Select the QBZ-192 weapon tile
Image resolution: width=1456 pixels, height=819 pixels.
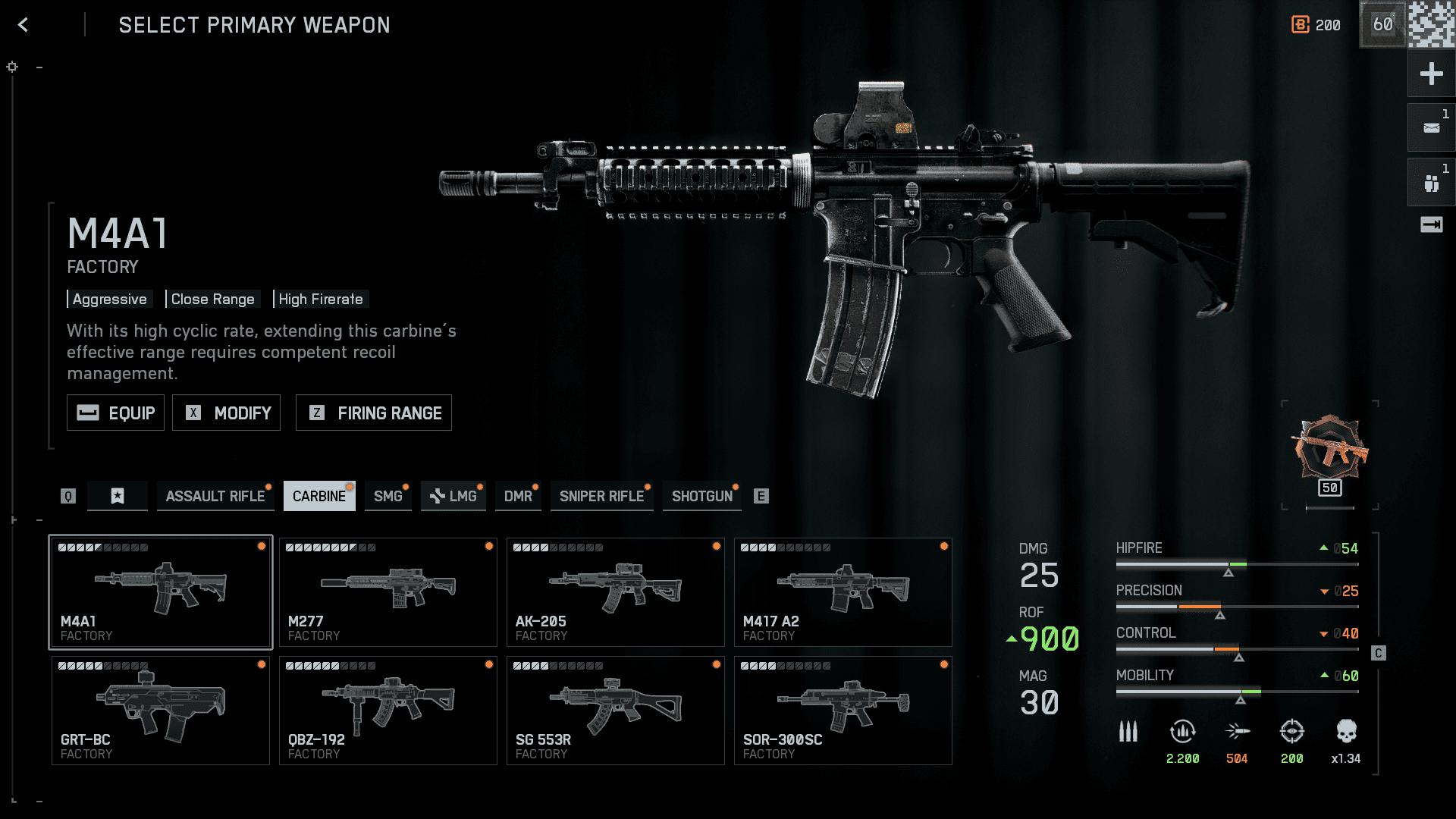pyautogui.click(x=388, y=711)
